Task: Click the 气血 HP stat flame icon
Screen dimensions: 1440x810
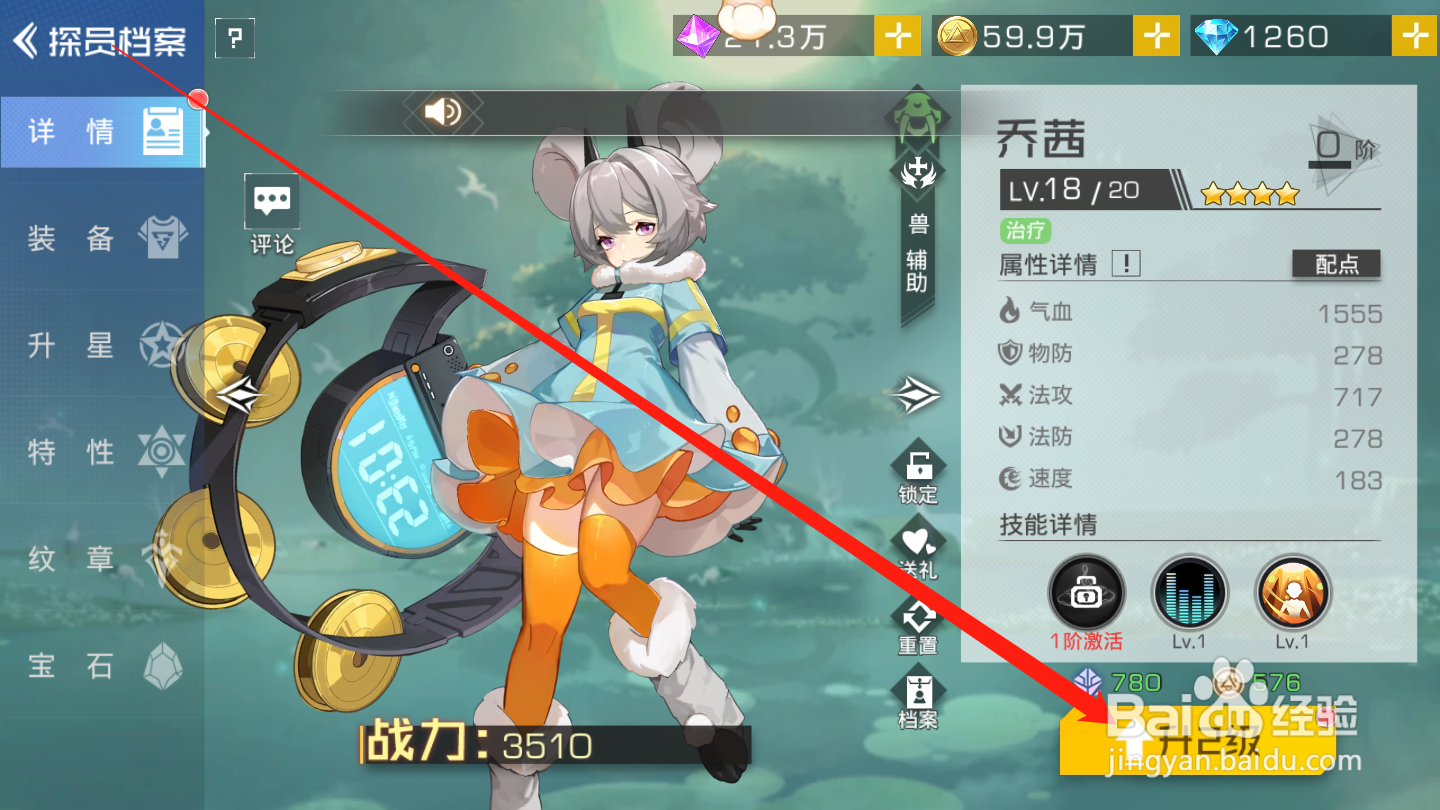Action: pyautogui.click(x=1013, y=312)
